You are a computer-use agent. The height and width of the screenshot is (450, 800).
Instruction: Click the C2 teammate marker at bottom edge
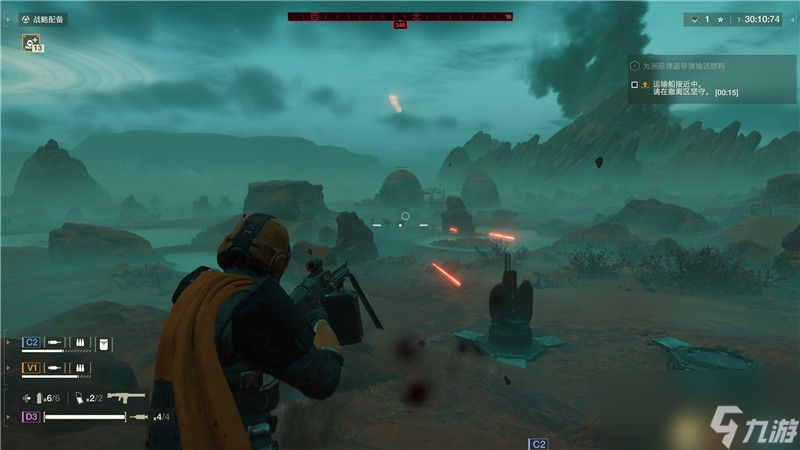tap(538, 442)
